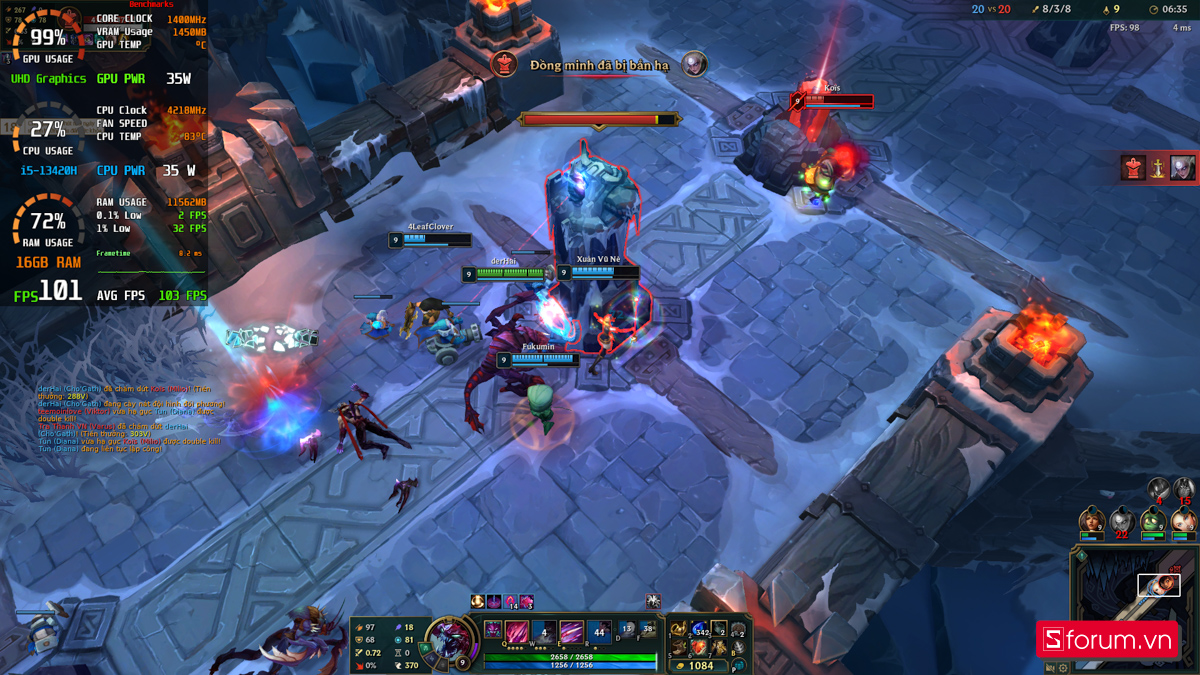Open the shop via the gold counter

pos(700,666)
